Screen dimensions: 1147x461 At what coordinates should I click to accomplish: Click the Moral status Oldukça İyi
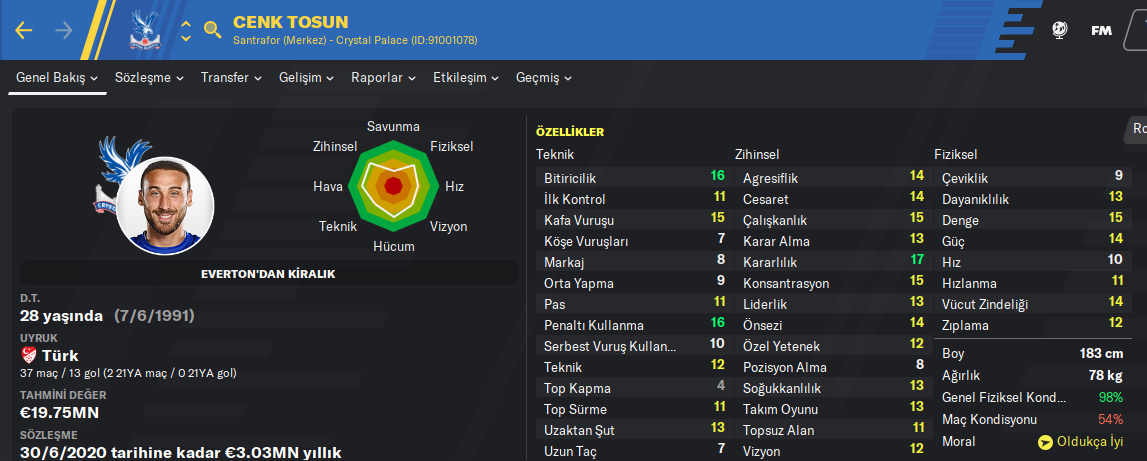[1080, 441]
